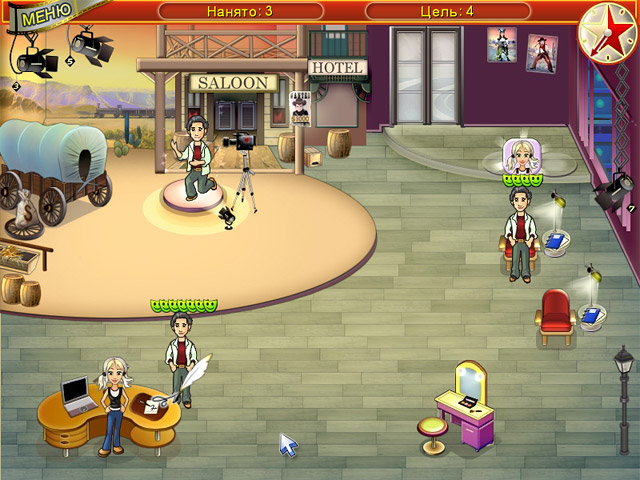Click the blonde woman thought bubble
Screen dimensions: 640x480
[521, 157]
